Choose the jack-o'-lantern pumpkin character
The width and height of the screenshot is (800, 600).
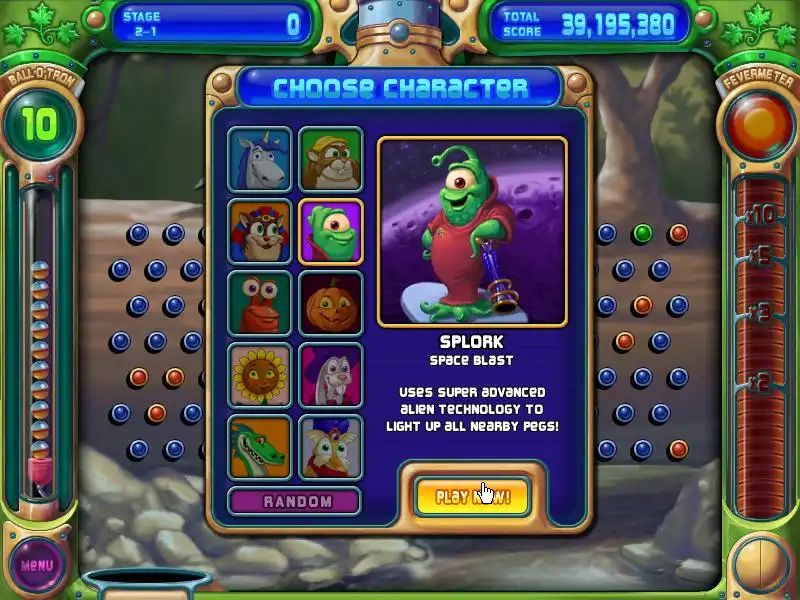[x=331, y=303]
